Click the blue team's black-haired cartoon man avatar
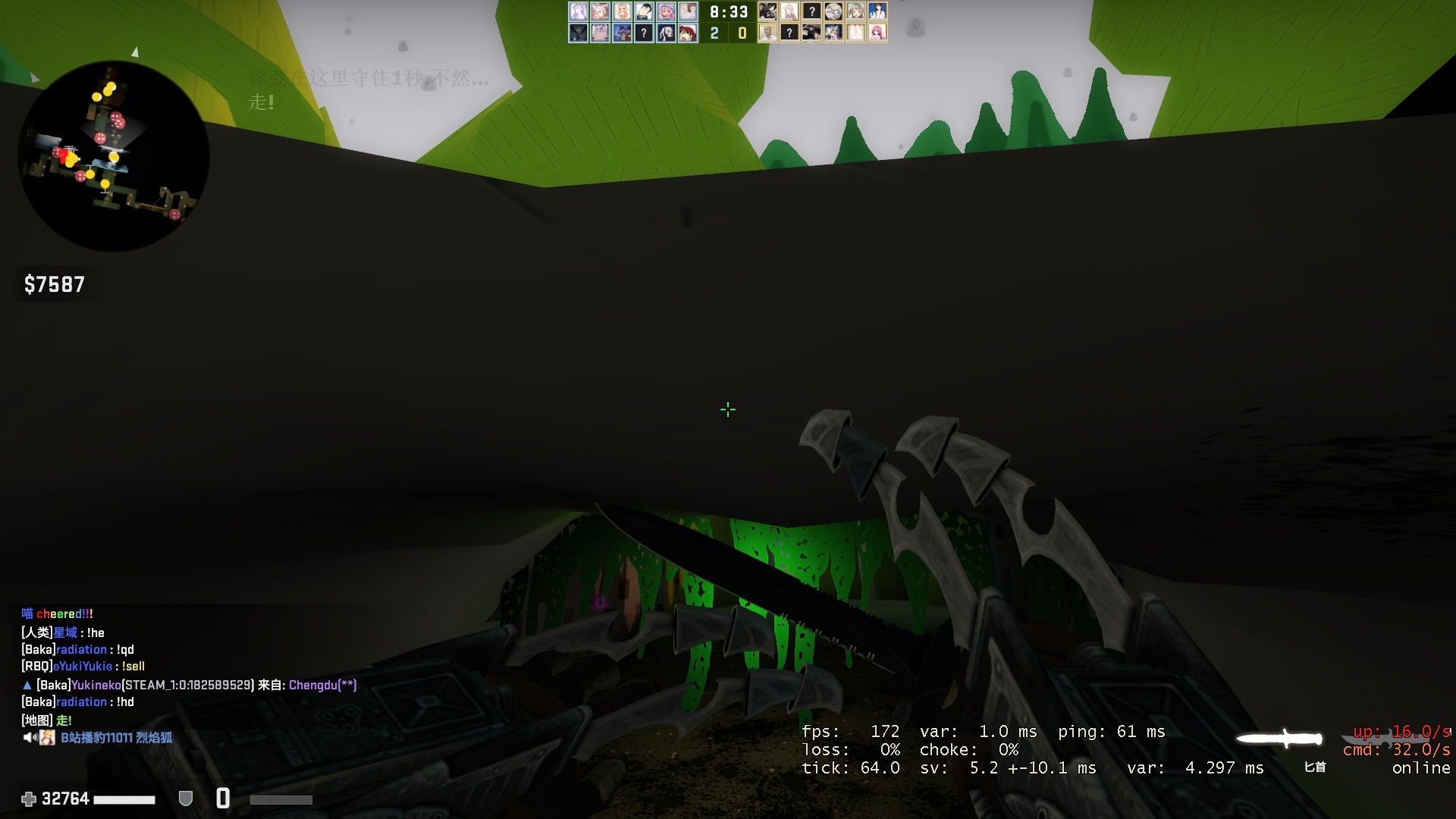 pyautogui.click(x=644, y=11)
